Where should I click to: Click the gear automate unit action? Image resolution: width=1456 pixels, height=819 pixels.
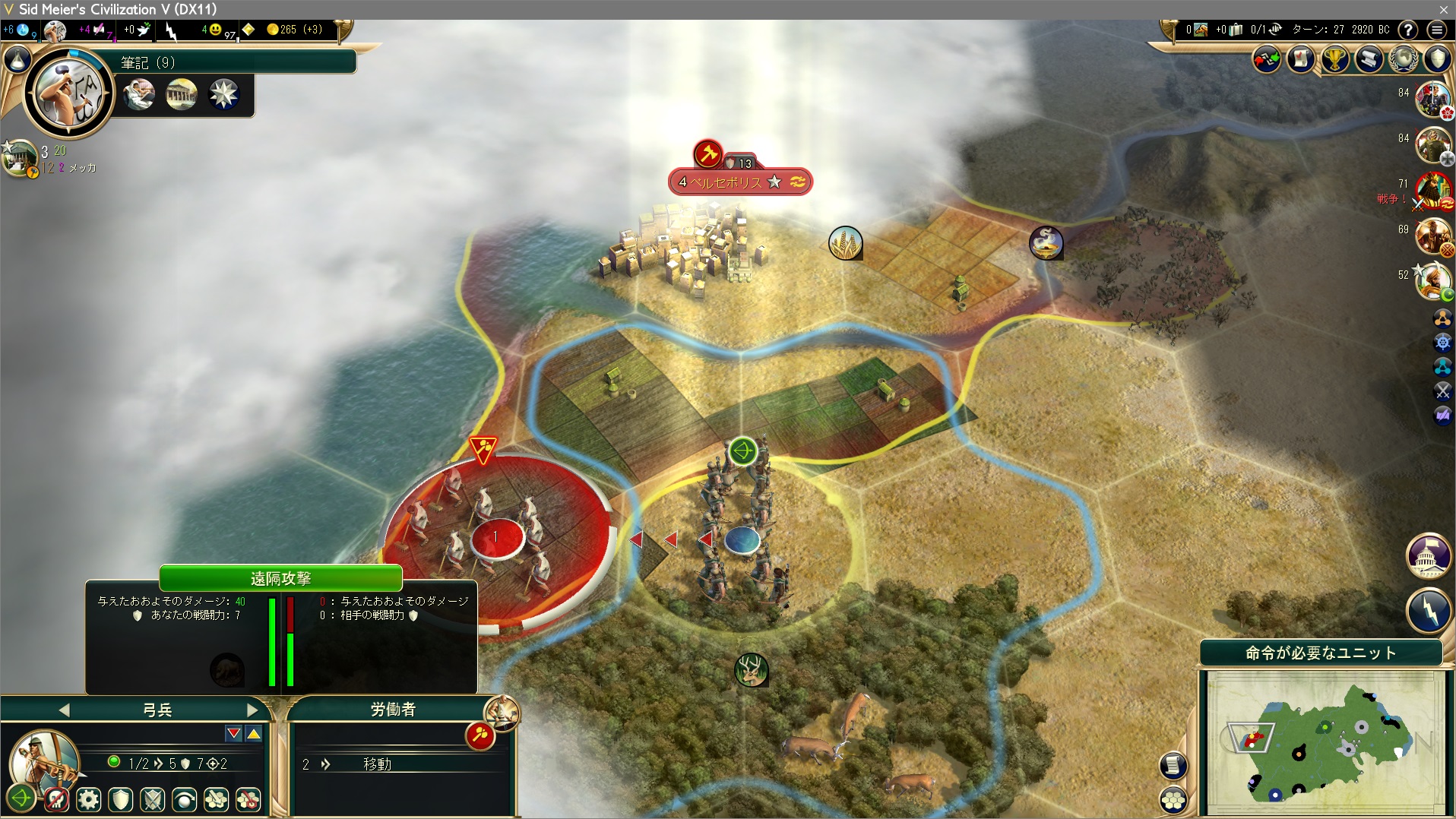pos(89,799)
